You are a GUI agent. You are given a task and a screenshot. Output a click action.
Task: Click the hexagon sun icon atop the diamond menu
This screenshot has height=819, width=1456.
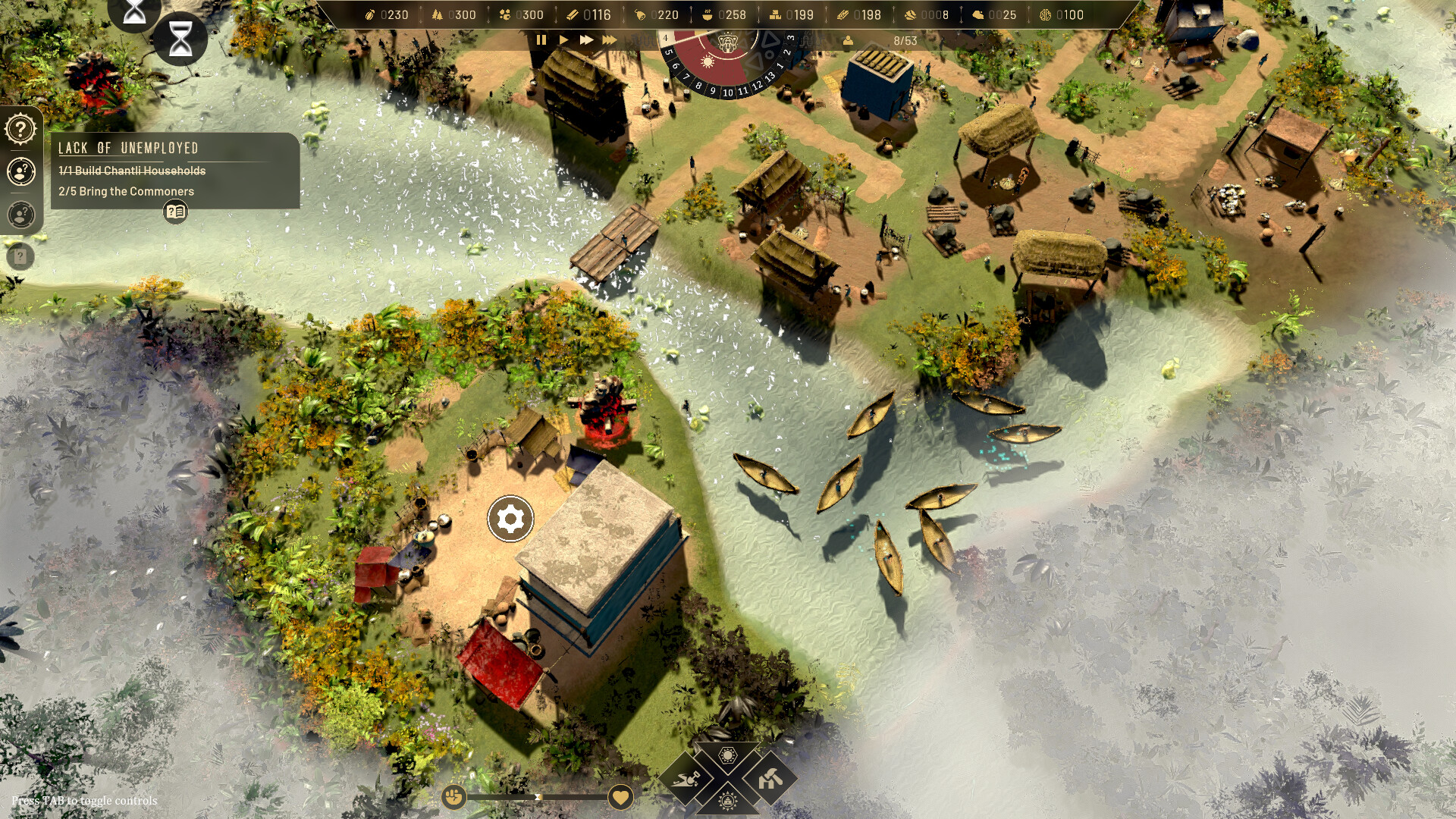pos(728,755)
